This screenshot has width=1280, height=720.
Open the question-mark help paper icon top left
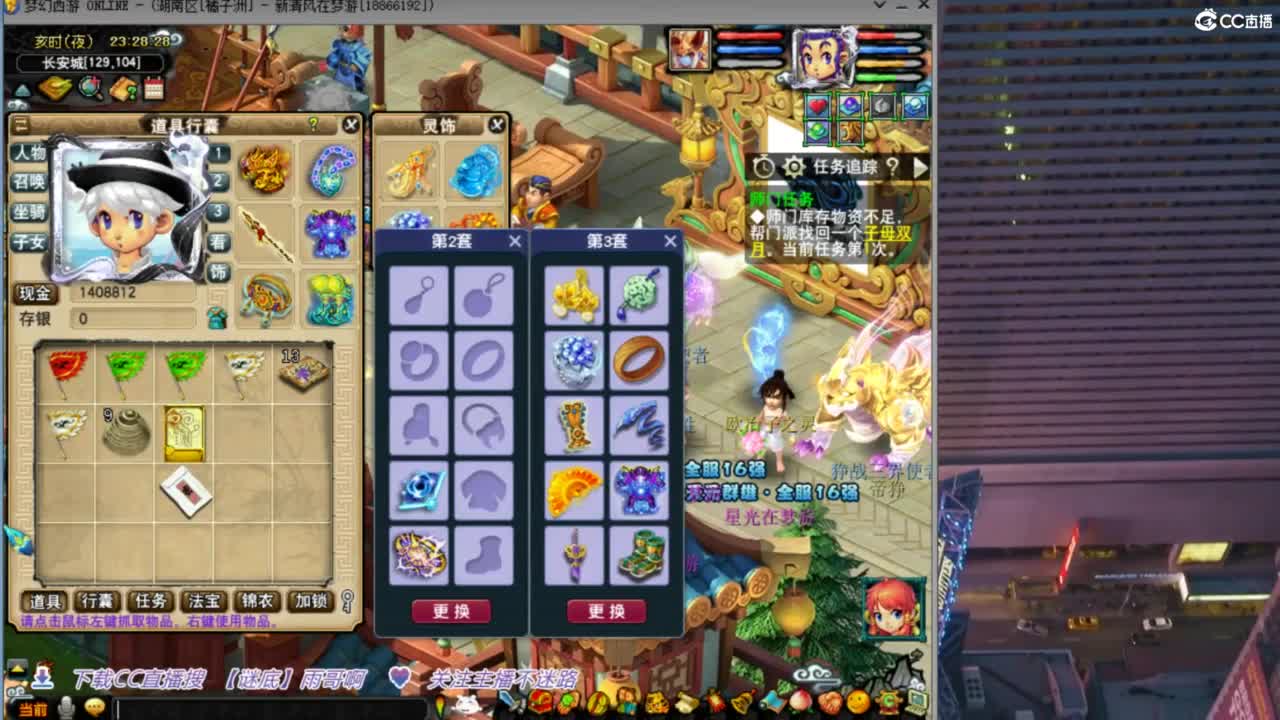click(122, 87)
